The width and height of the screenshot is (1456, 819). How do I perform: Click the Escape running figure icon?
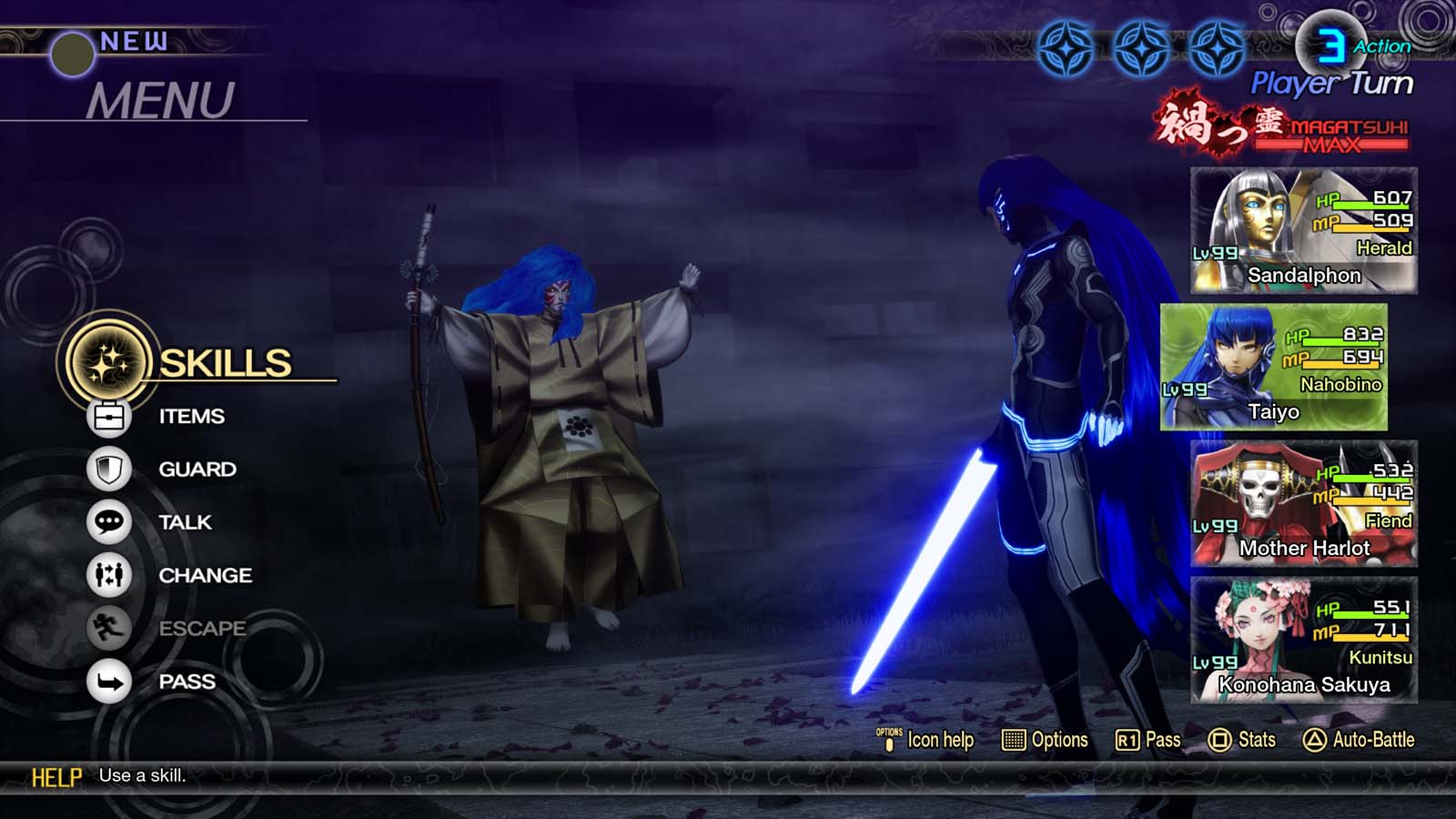[108, 628]
